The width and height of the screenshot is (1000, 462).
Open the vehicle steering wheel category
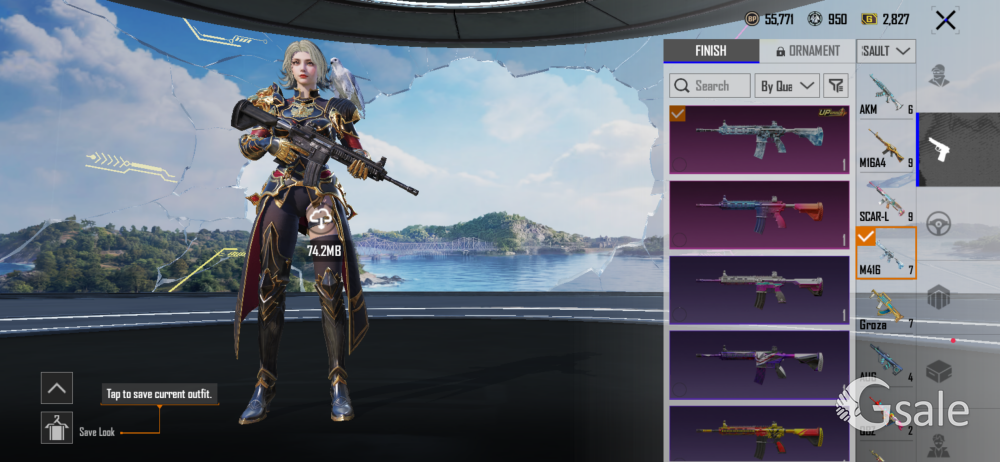pos(939,223)
